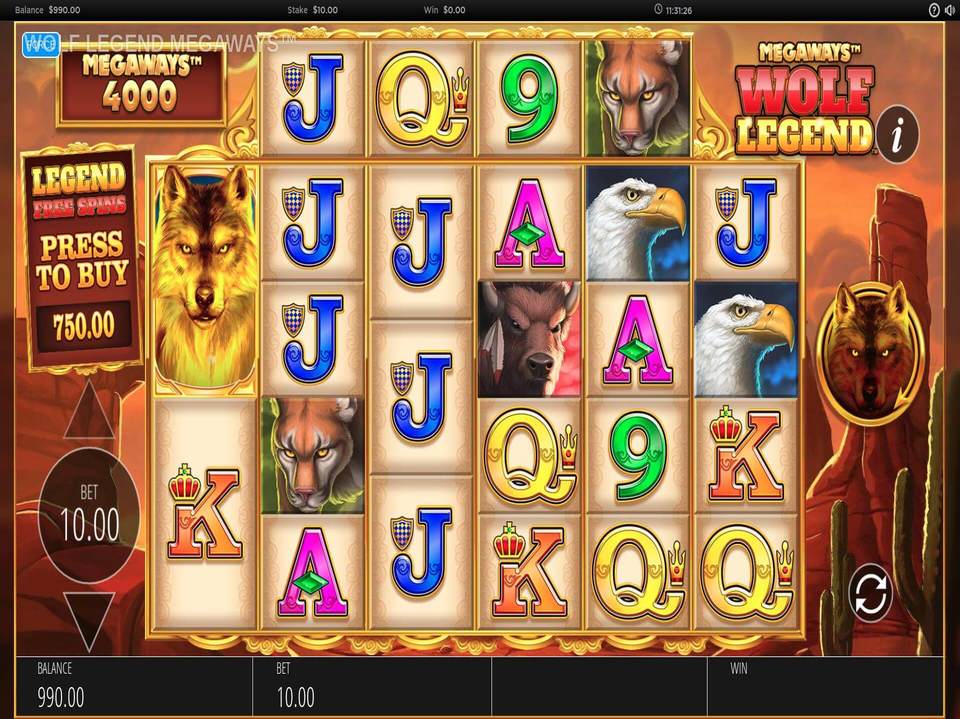
Task: Increase the bet with the up arrow
Action: point(88,411)
